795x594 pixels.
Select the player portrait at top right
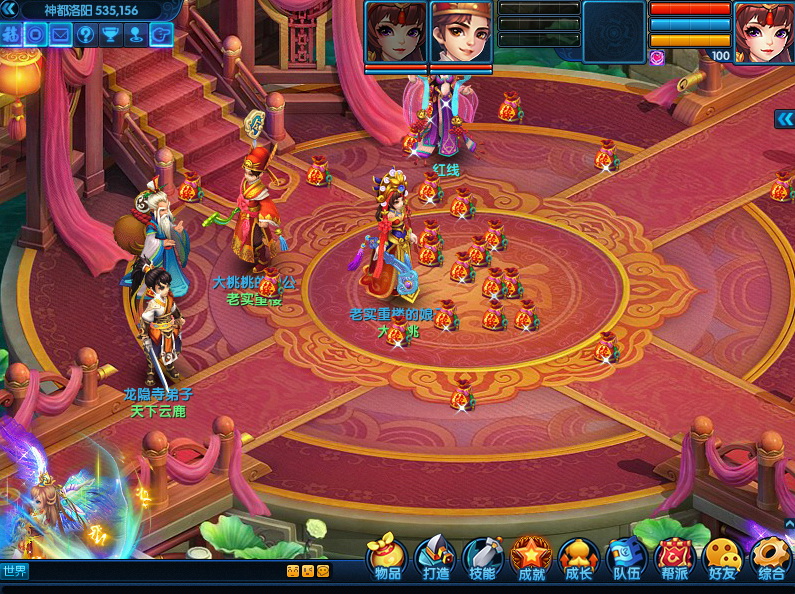(763, 32)
